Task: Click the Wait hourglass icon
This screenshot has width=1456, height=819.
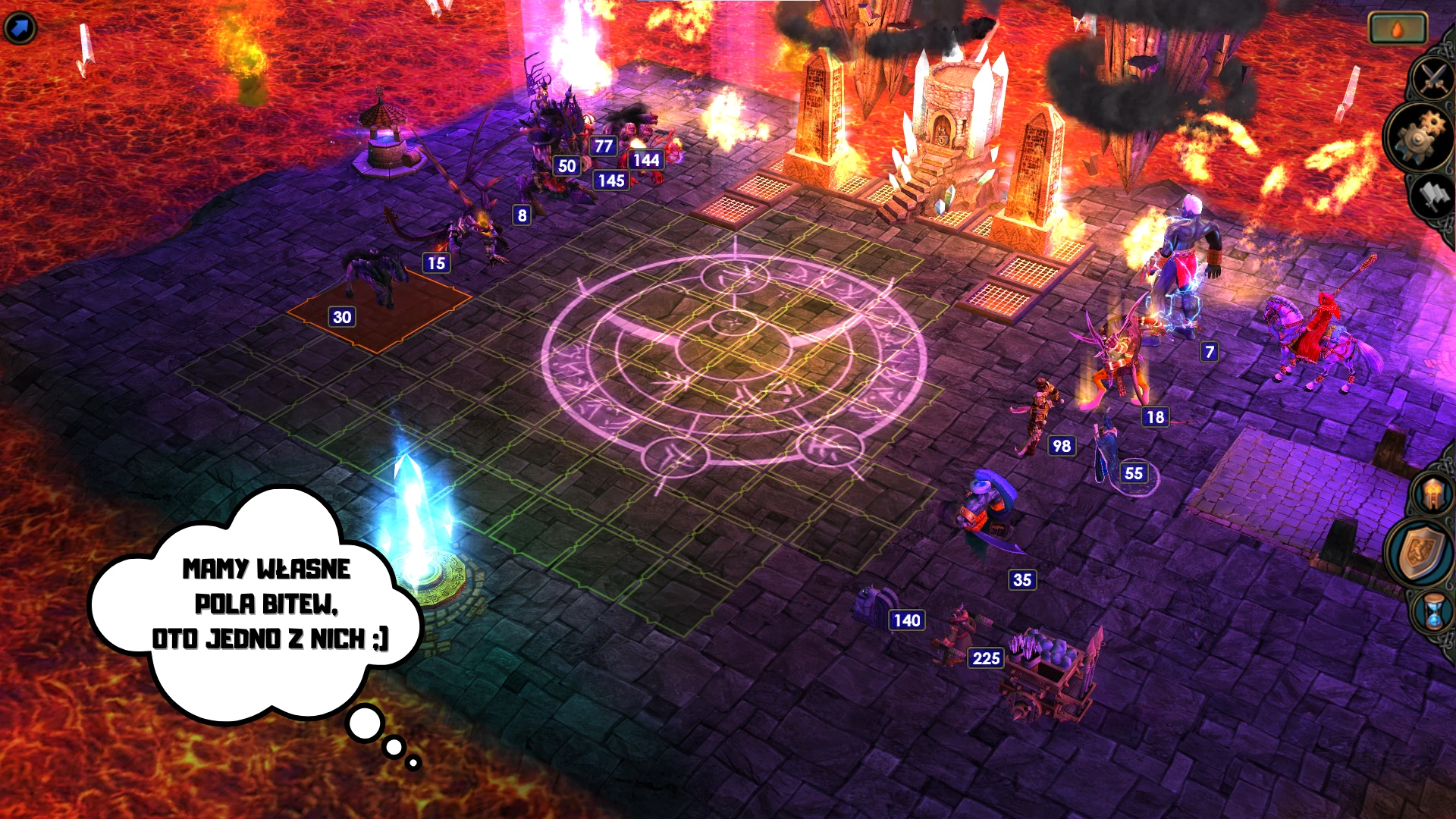Action: (1432, 607)
